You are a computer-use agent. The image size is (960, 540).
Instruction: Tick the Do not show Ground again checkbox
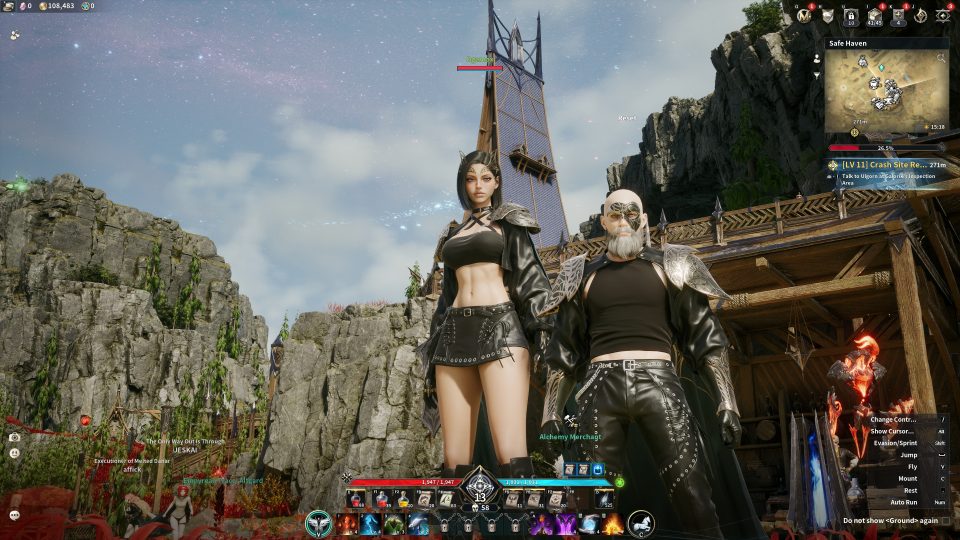946,521
